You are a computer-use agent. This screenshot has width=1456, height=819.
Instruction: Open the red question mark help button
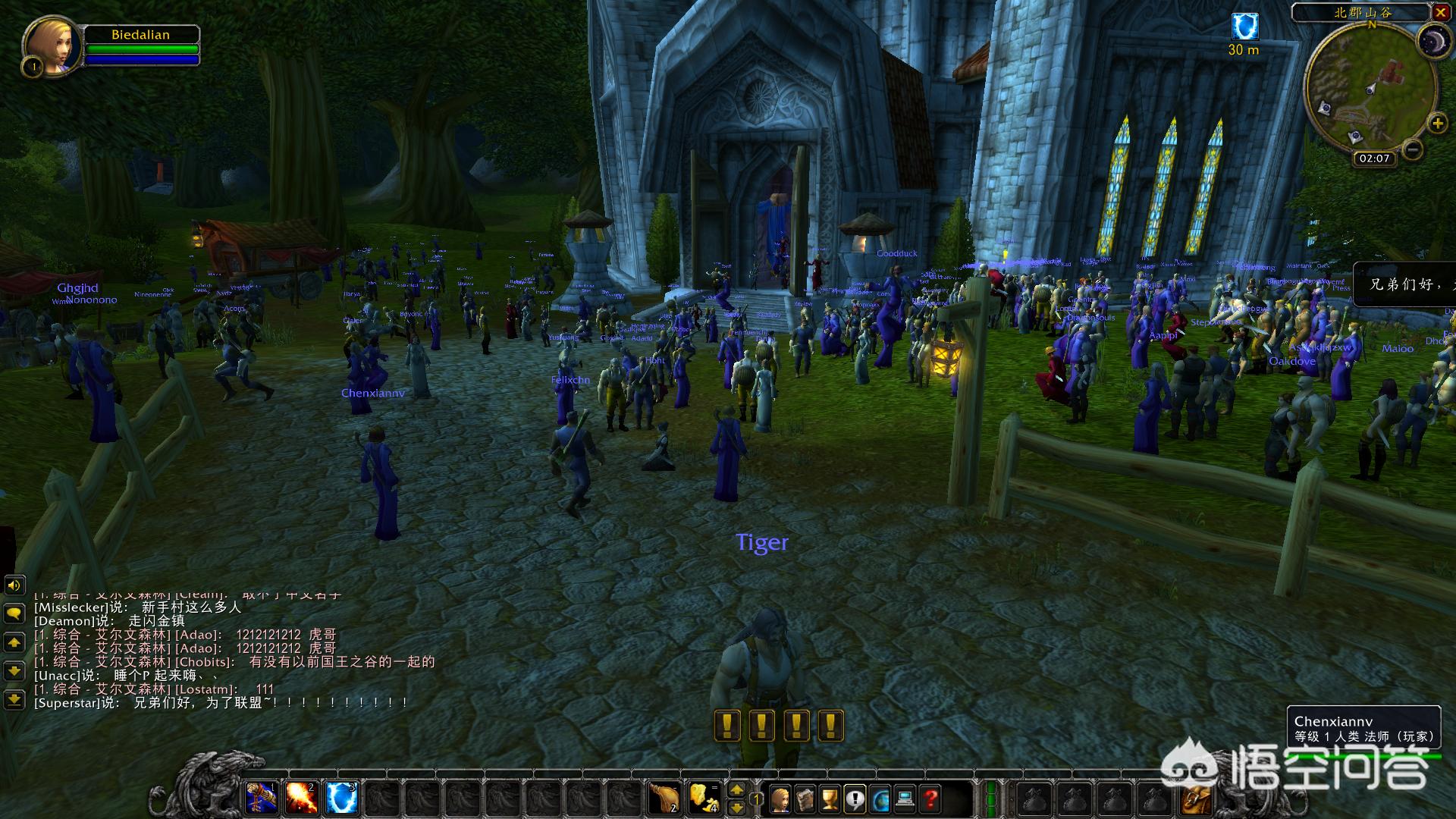click(930, 799)
